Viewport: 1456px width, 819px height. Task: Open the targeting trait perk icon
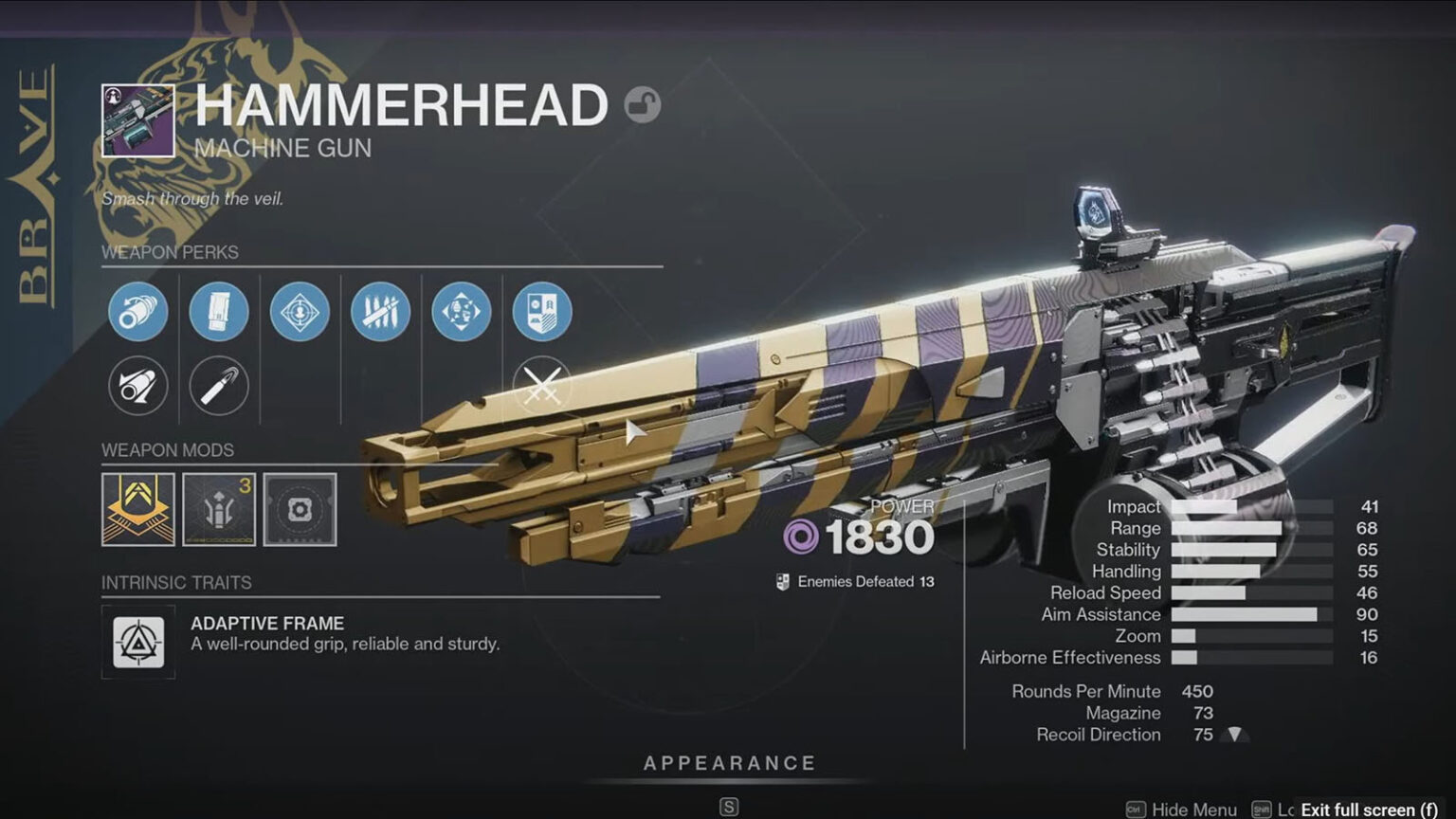tap(300, 312)
